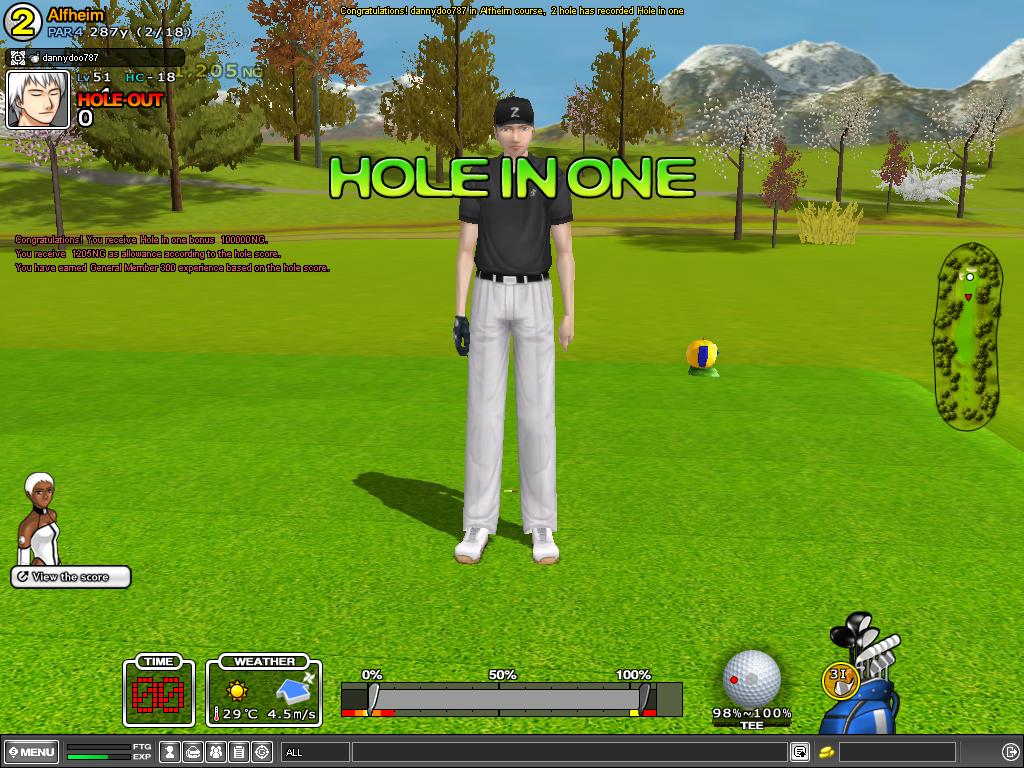The height and width of the screenshot is (768, 1024).
Task: Click the white-haired player portrait
Action: 38,100
